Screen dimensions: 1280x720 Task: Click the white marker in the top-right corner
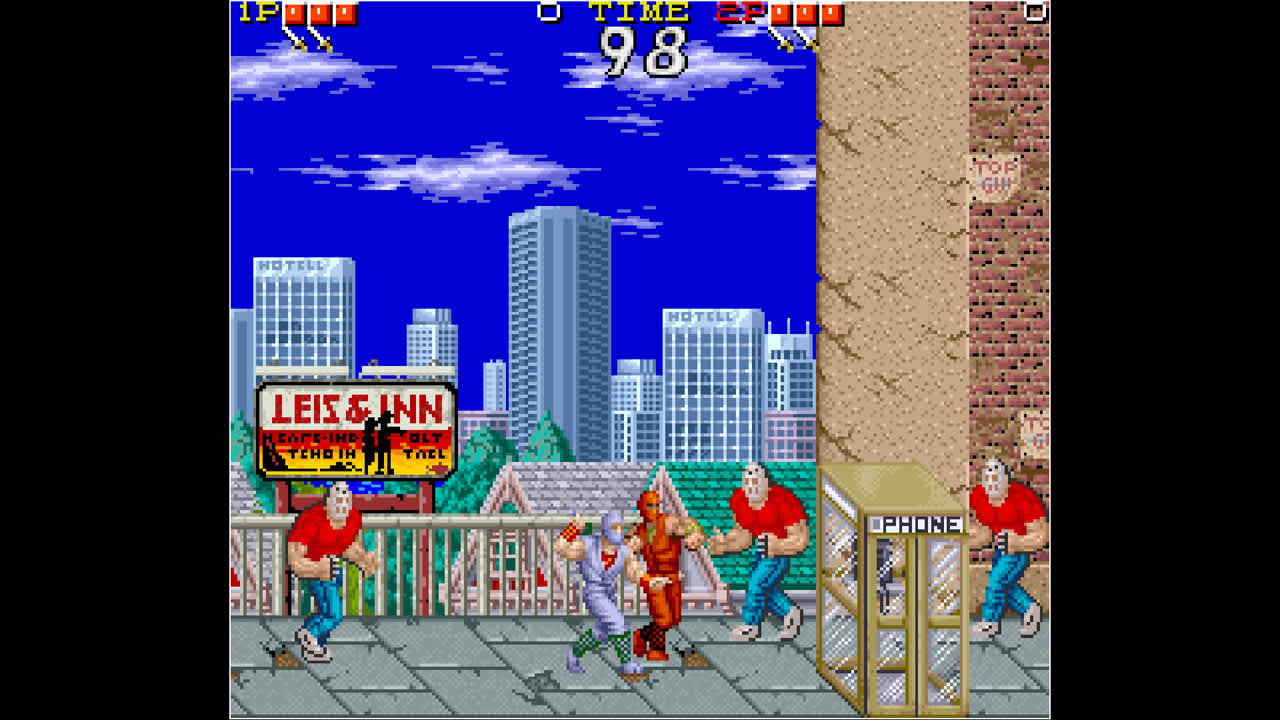click(1034, 11)
